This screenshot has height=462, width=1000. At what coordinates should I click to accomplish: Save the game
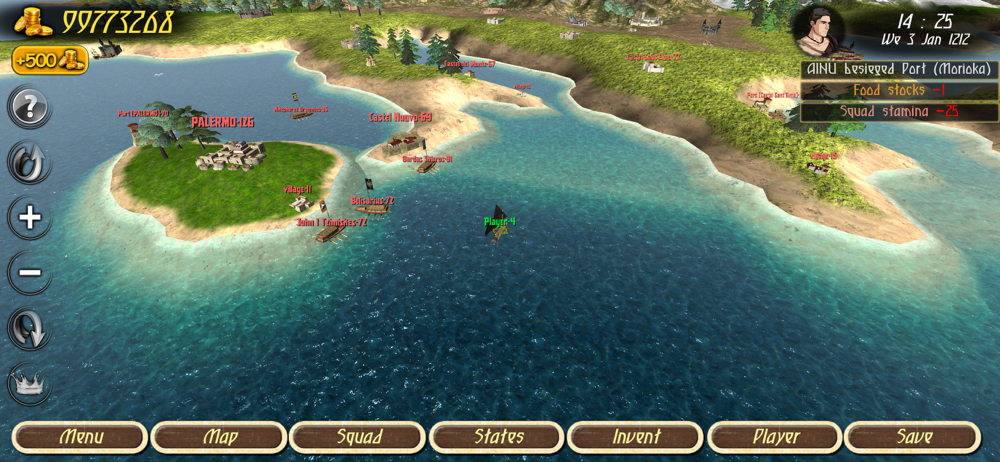913,437
